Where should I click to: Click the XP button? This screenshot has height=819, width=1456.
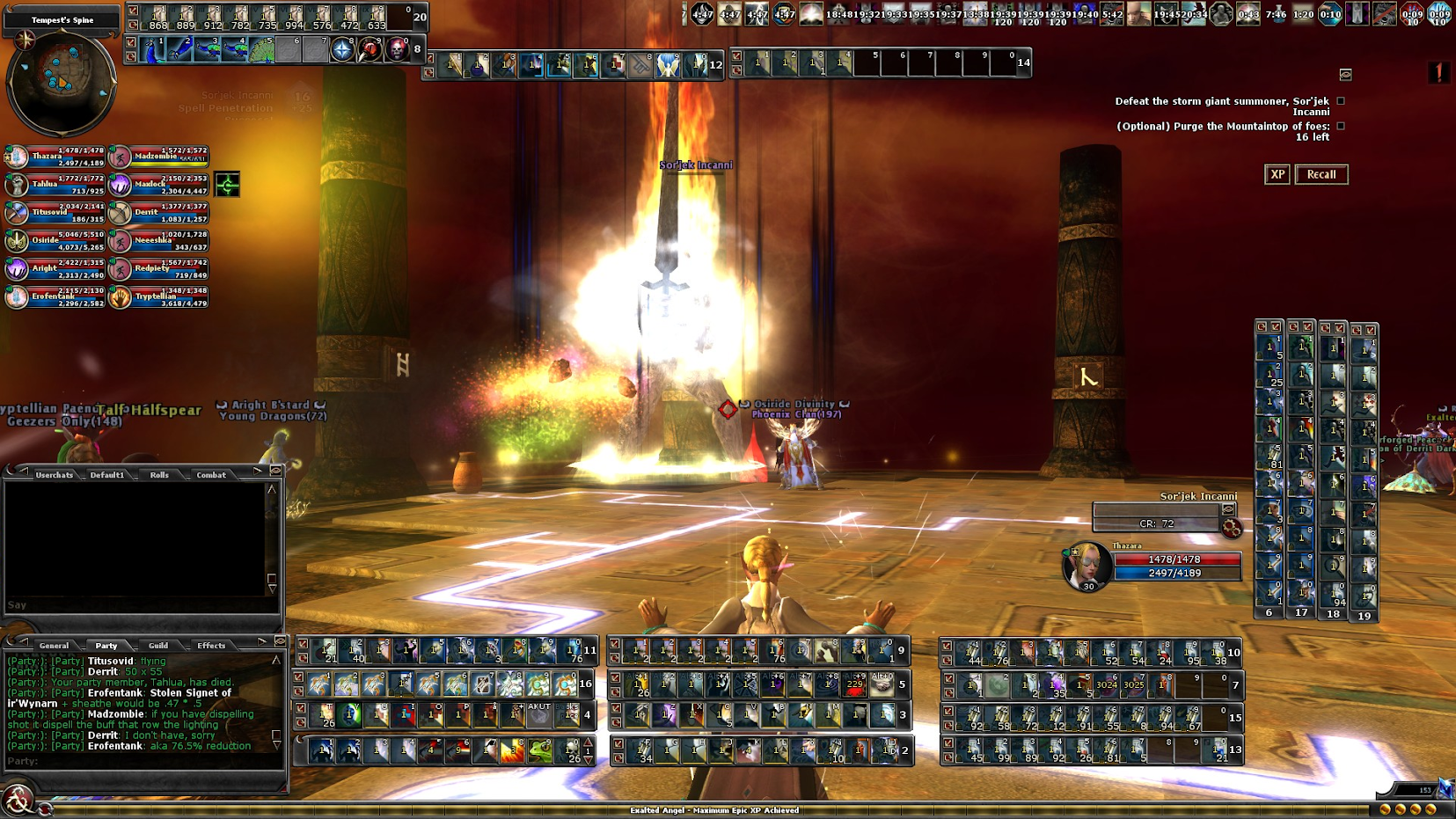(x=1277, y=174)
